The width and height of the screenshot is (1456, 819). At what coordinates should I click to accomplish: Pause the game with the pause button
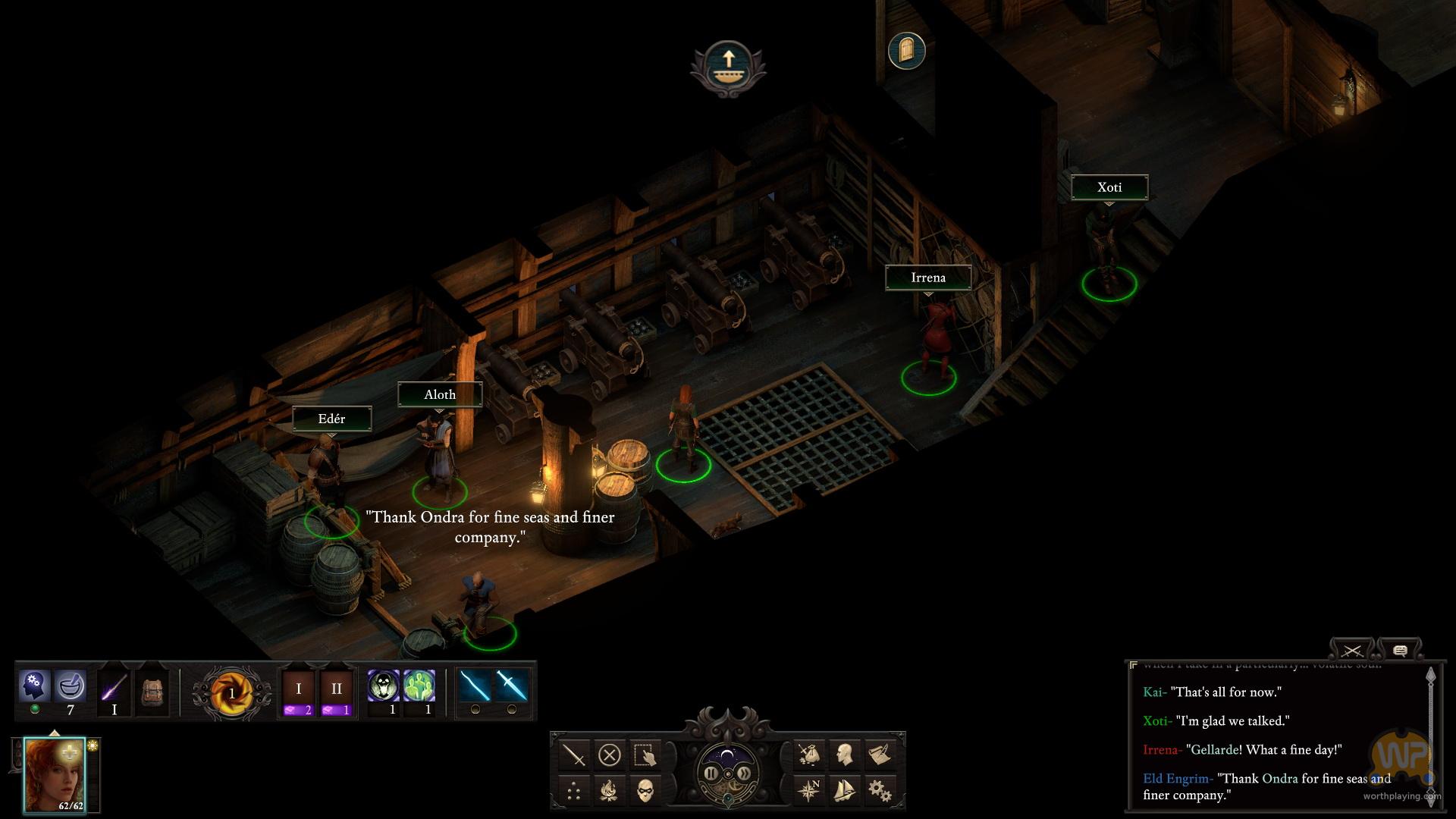[711, 773]
